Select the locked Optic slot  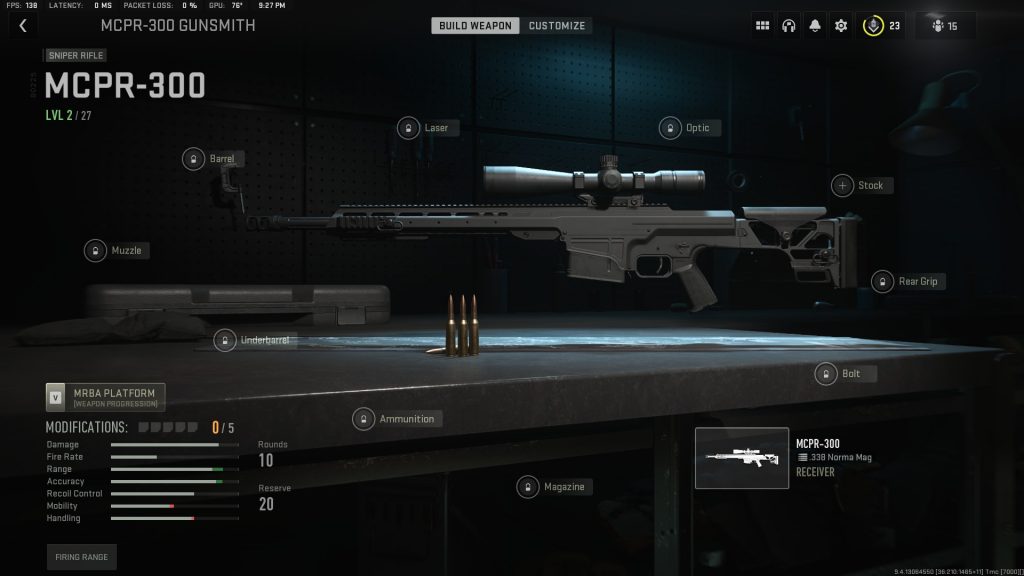pyautogui.click(x=686, y=127)
